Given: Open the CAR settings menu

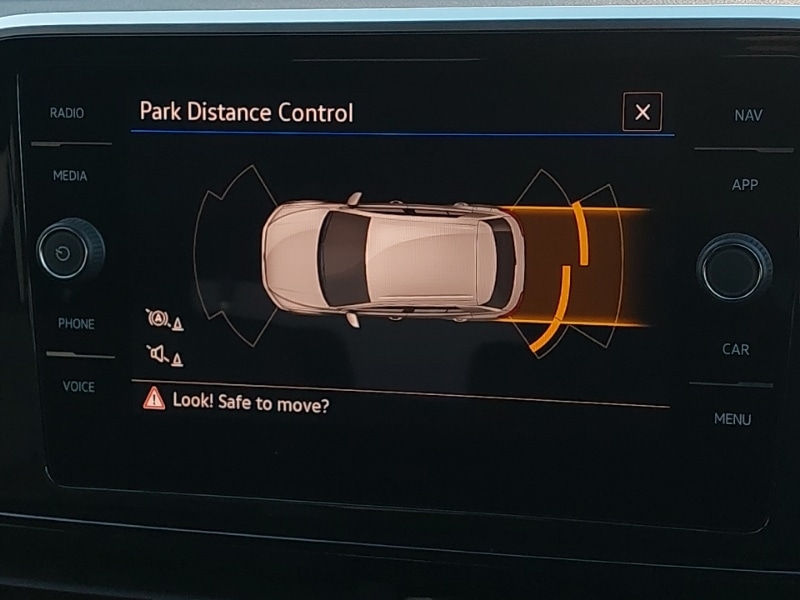Looking at the screenshot, I should click(x=736, y=350).
